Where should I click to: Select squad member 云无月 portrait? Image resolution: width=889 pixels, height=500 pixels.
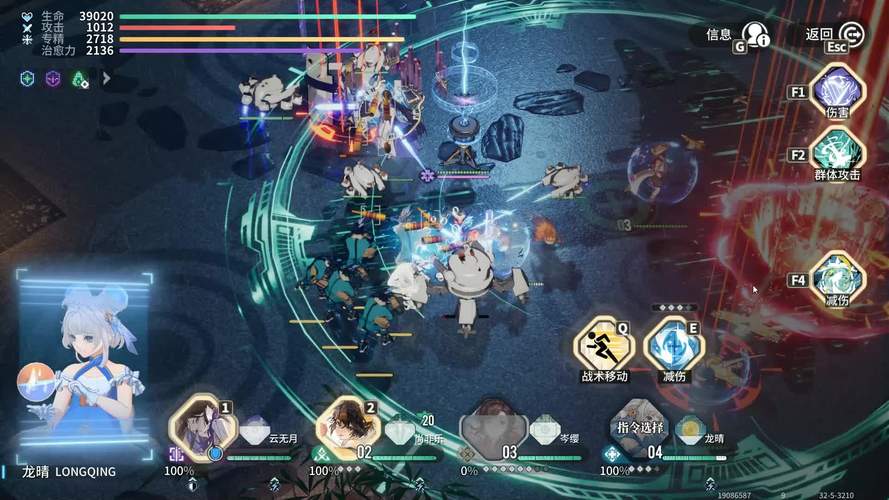coord(203,427)
